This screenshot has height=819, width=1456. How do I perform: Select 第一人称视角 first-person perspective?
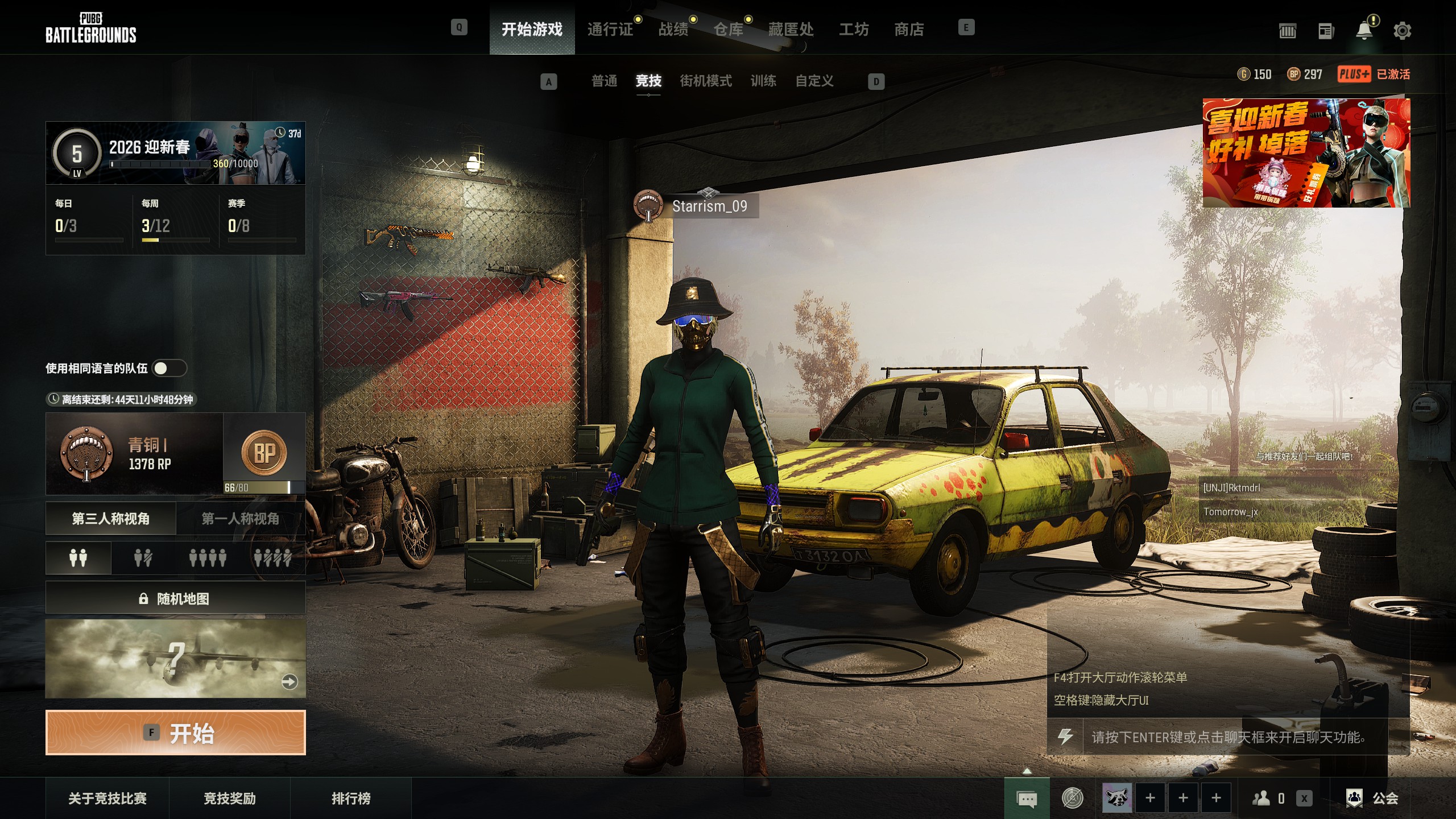point(240,519)
